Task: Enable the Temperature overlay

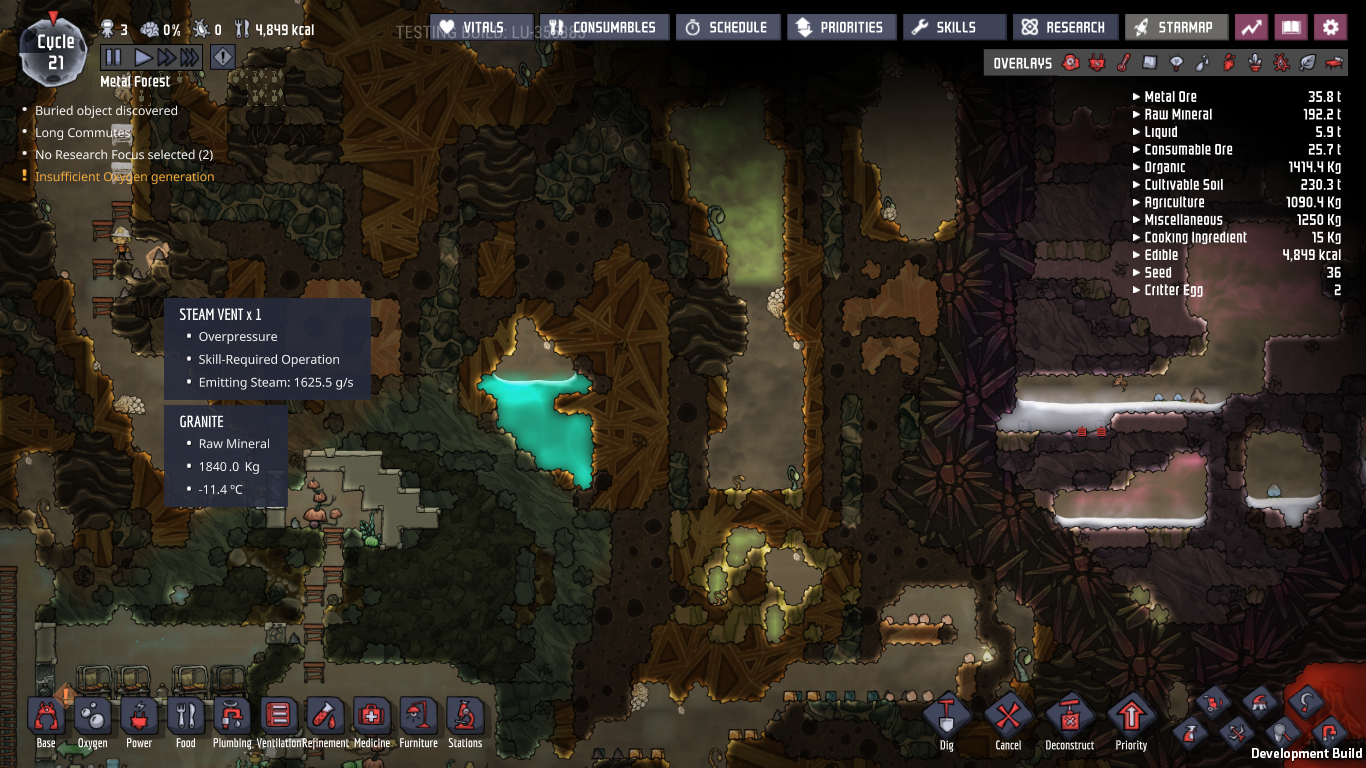Action: (x=1123, y=62)
